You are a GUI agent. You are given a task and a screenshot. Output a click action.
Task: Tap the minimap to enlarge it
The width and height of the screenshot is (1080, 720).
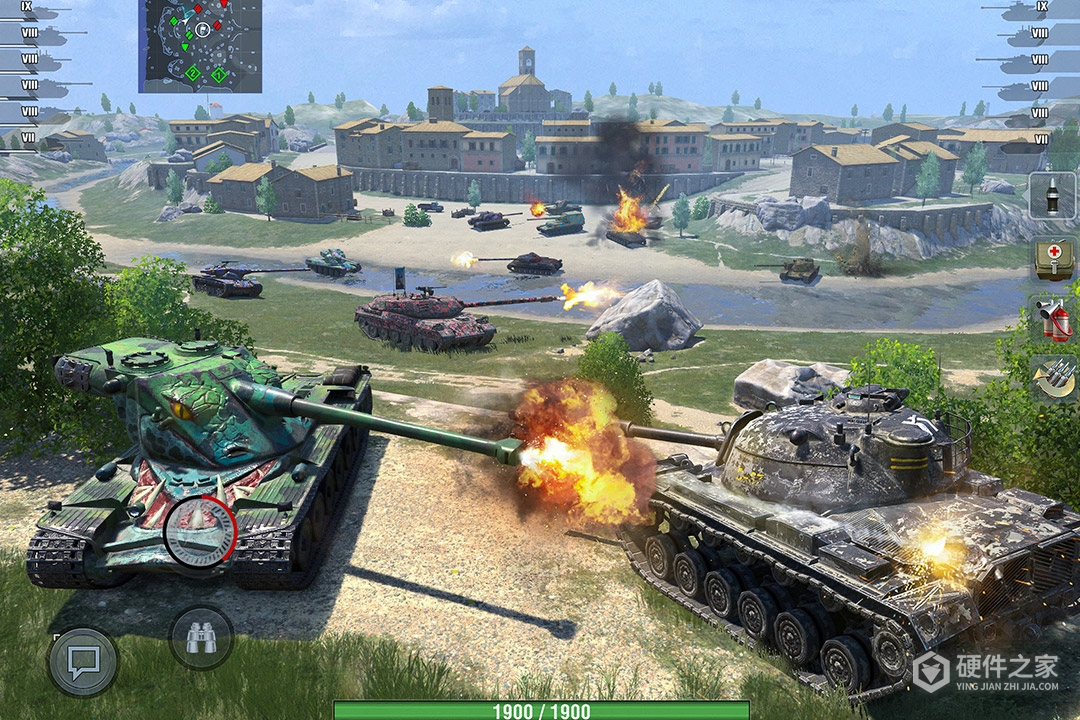coord(200,46)
